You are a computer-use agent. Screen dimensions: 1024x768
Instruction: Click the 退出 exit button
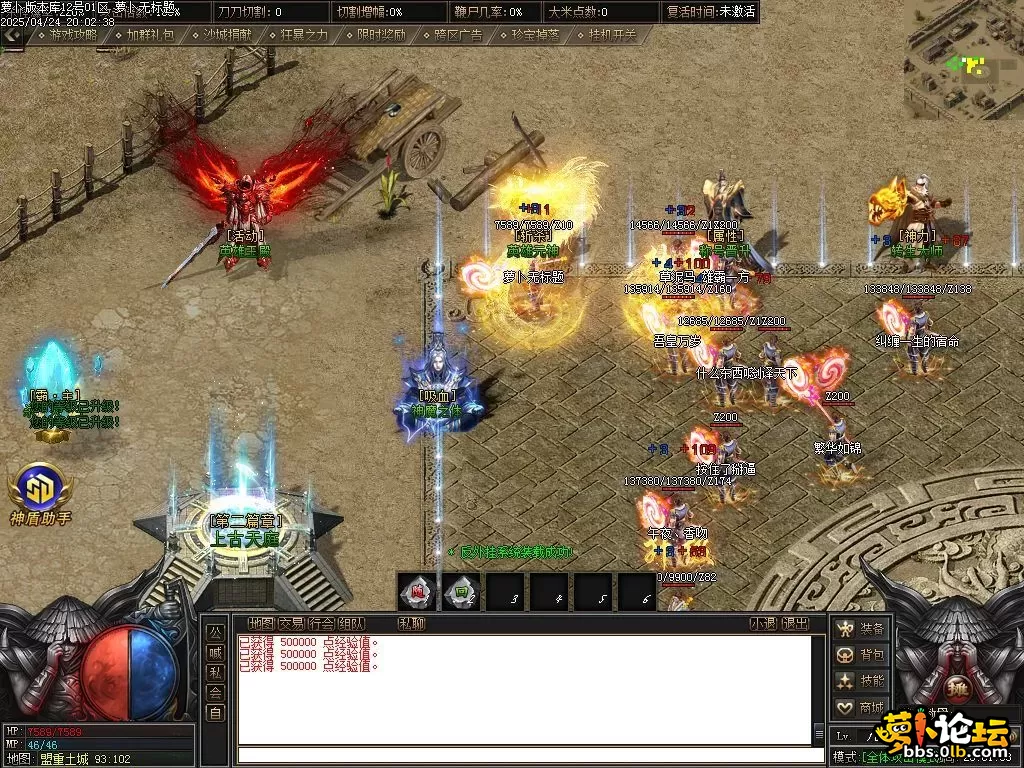pos(795,624)
